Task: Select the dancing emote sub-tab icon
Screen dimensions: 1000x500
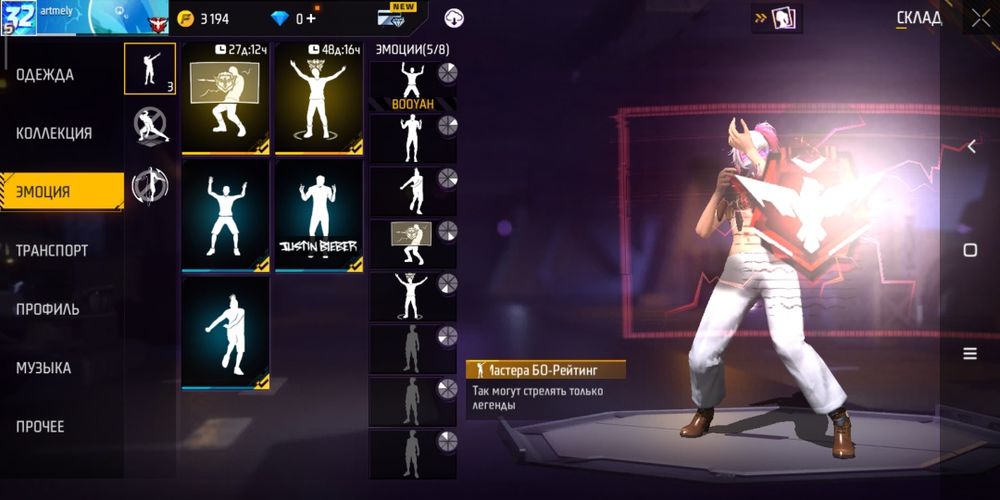Action: pyautogui.click(x=149, y=68)
